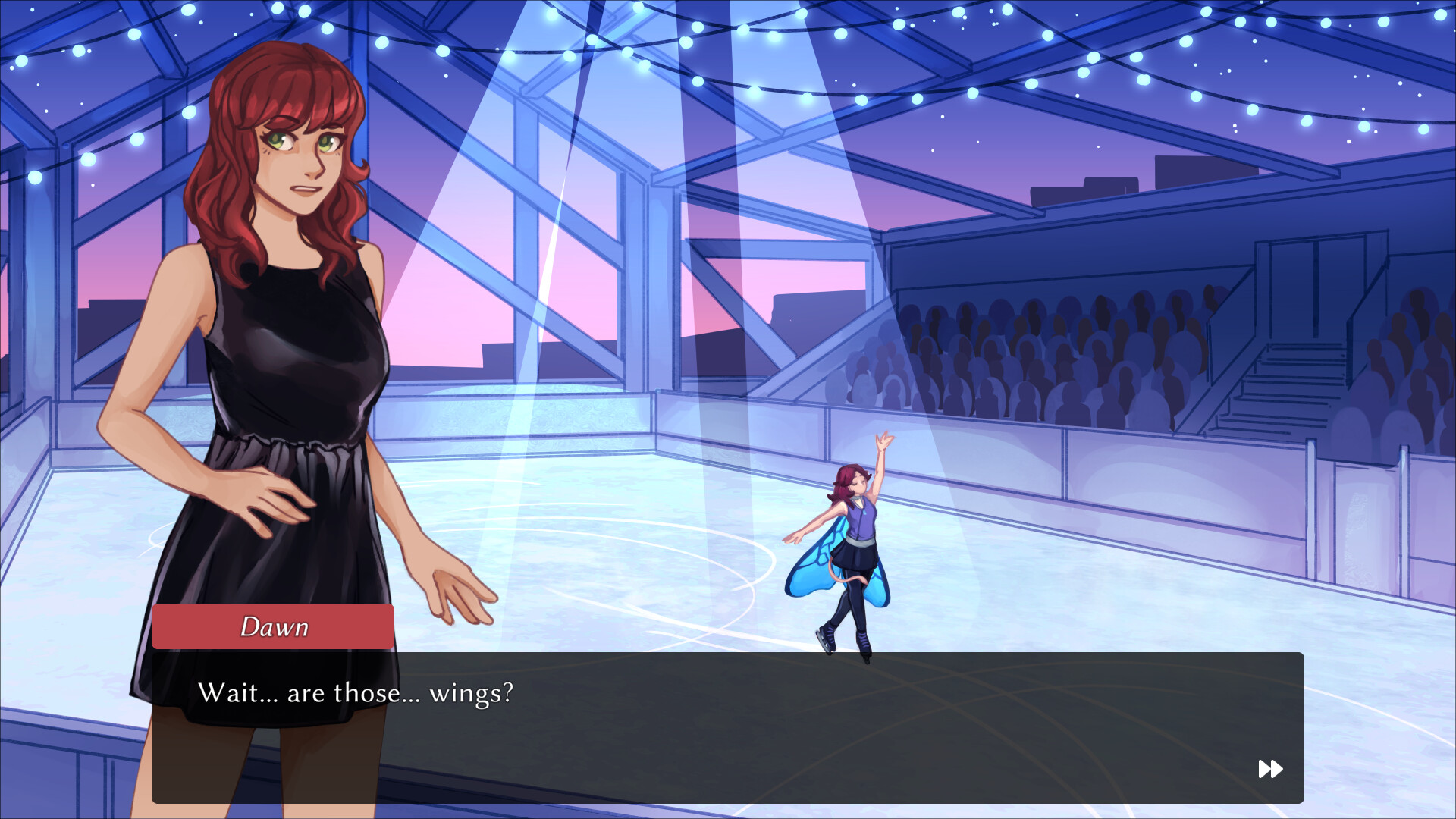
Task: Click the skater's raised hand
Action: click(882, 440)
